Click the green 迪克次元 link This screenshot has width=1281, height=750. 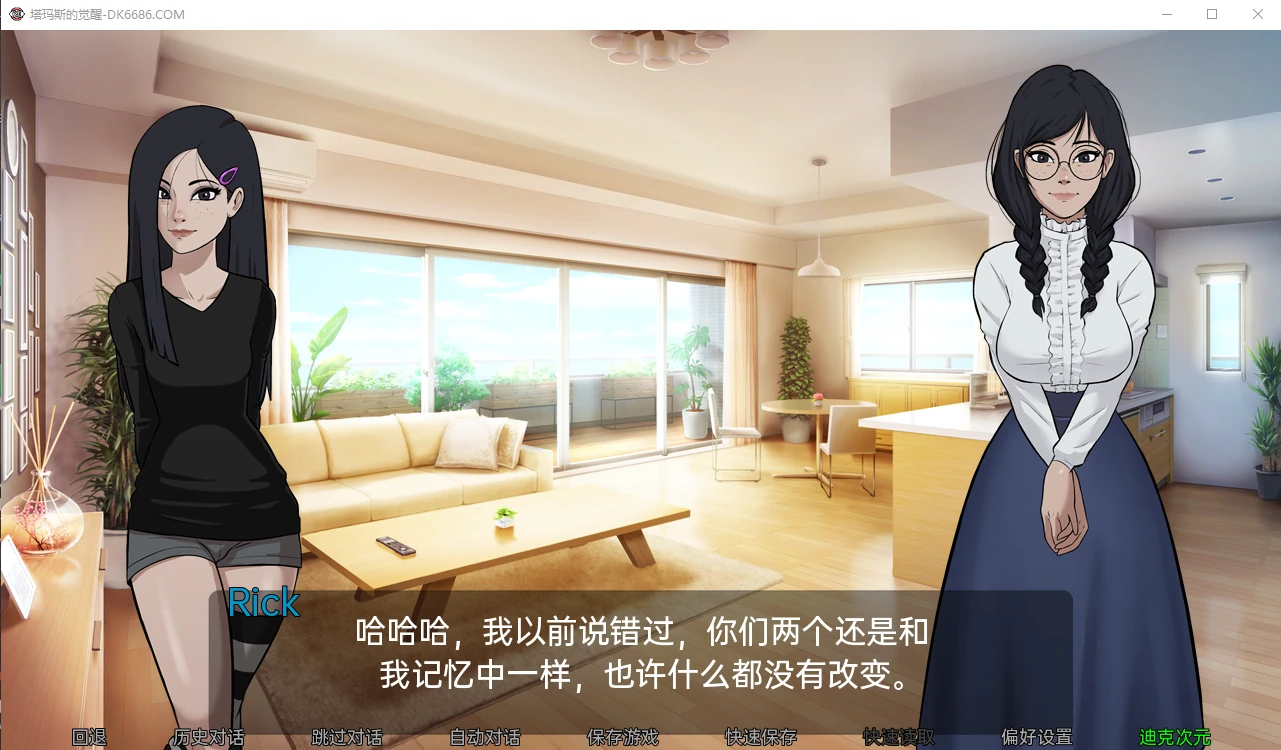(1175, 737)
